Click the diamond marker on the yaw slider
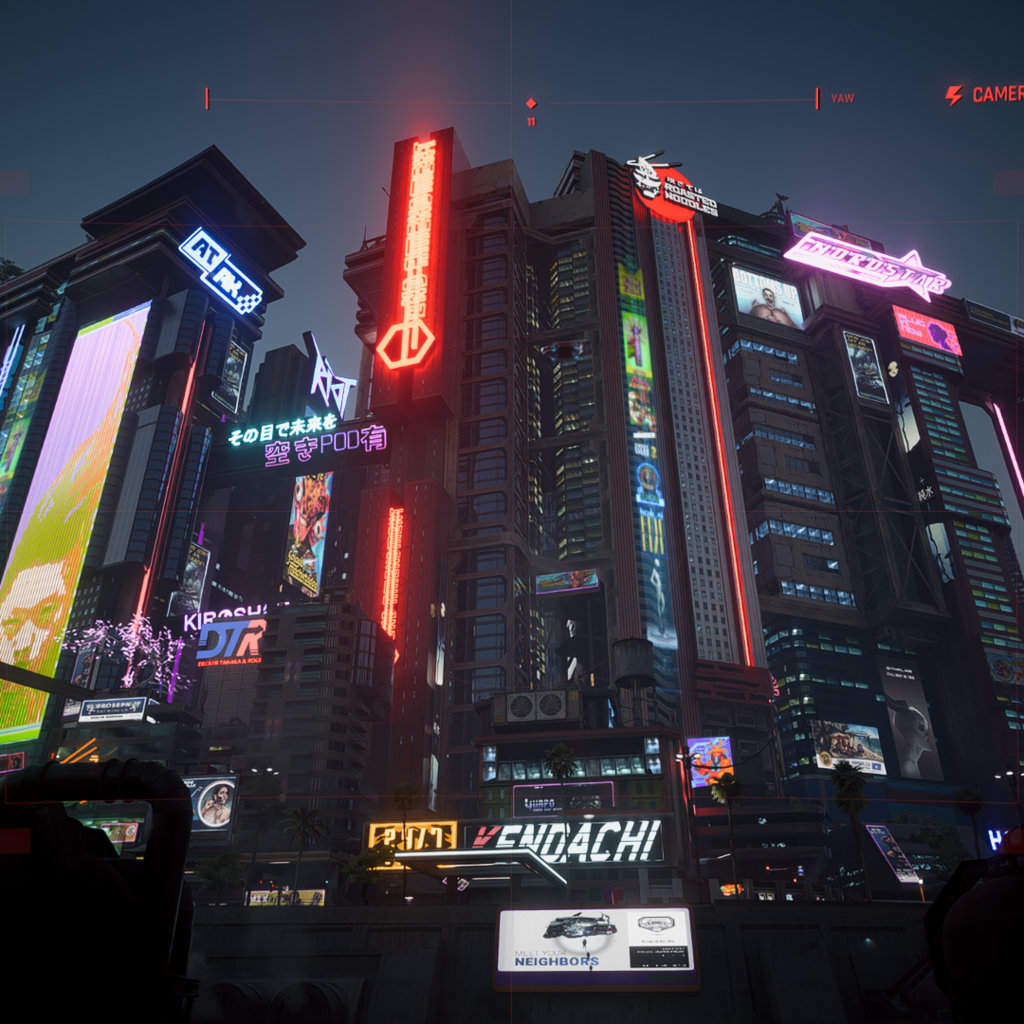This screenshot has width=1024, height=1024. pyautogui.click(x=531, y=103)
